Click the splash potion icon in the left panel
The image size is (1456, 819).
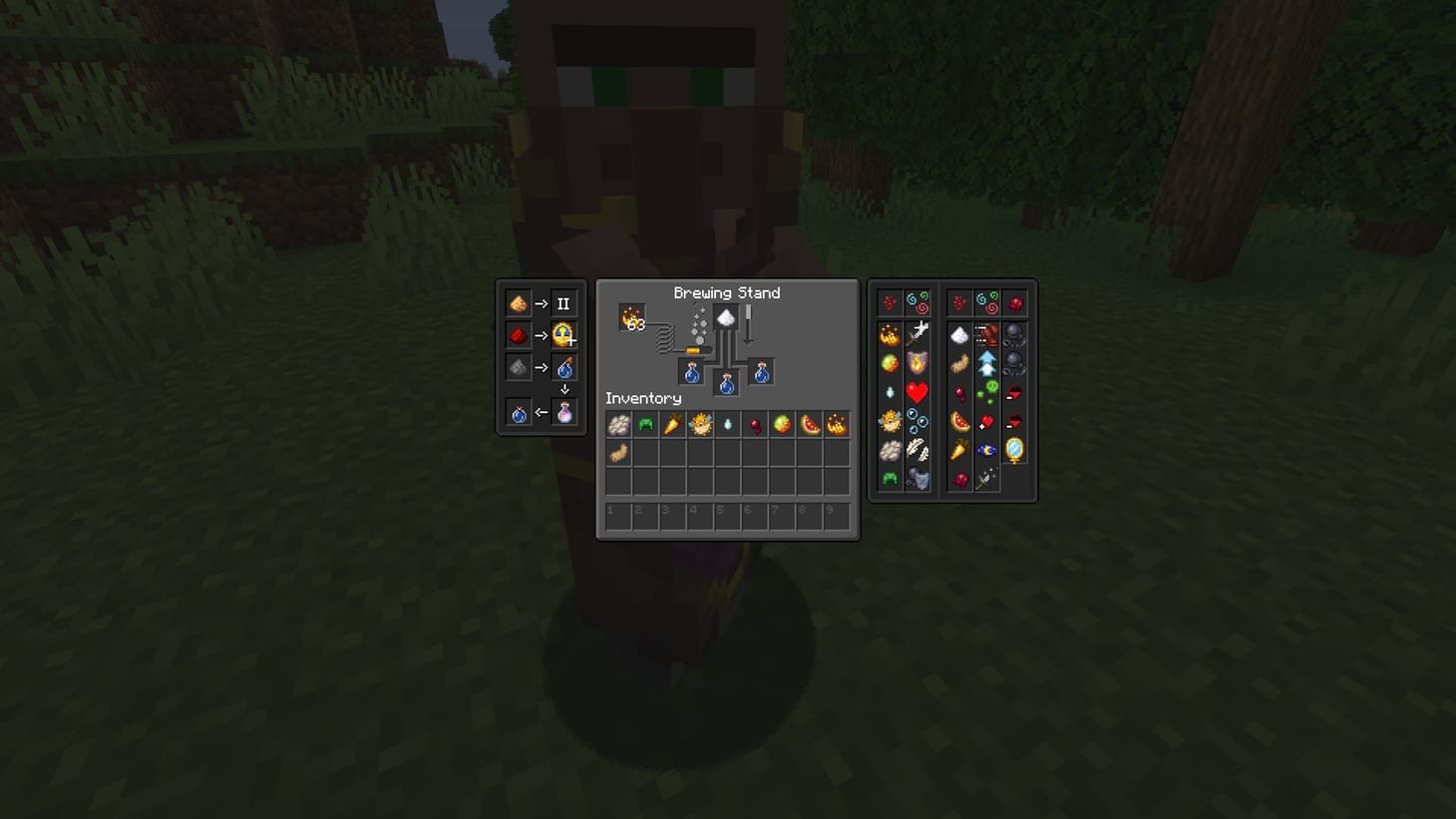point(565,369)
